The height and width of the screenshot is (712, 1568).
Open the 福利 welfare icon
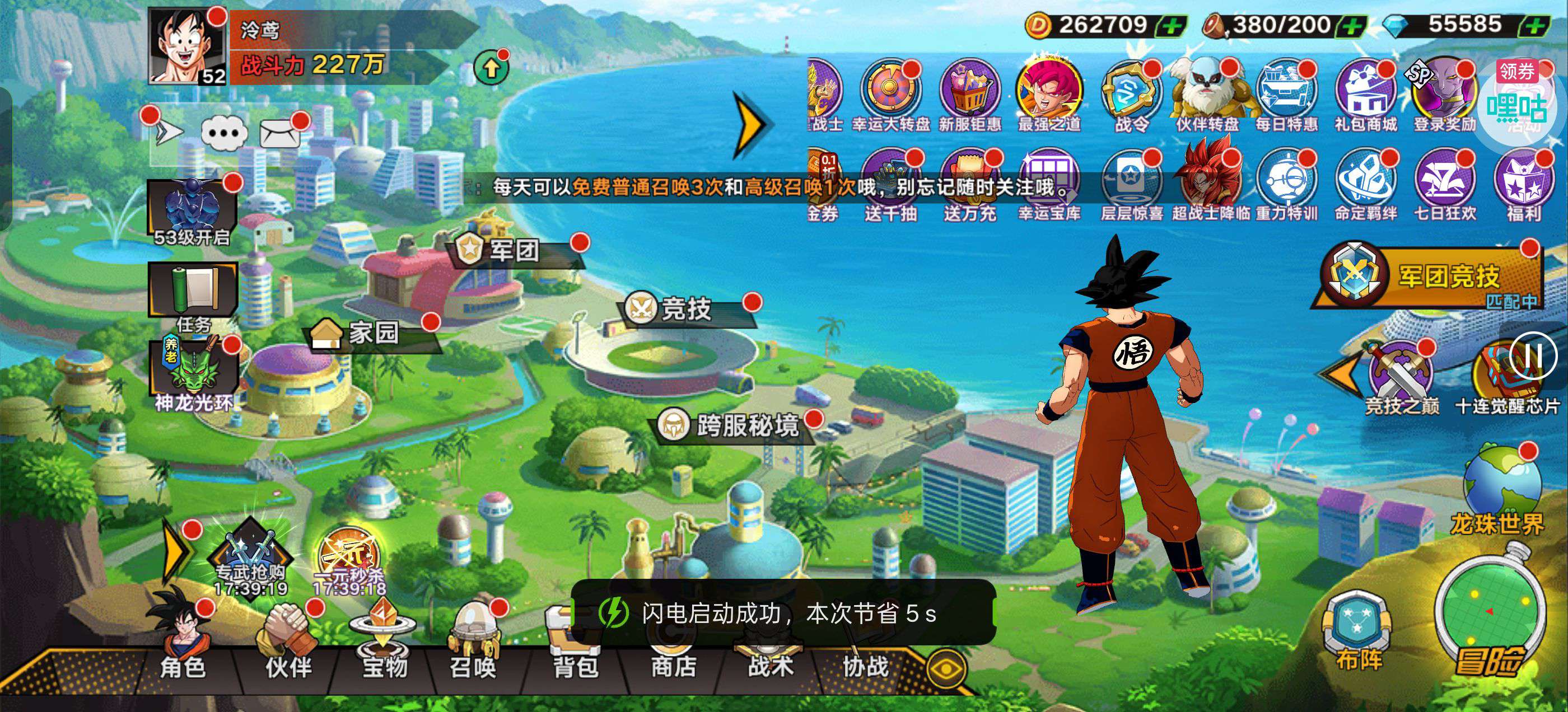(x=1524, y=182)
